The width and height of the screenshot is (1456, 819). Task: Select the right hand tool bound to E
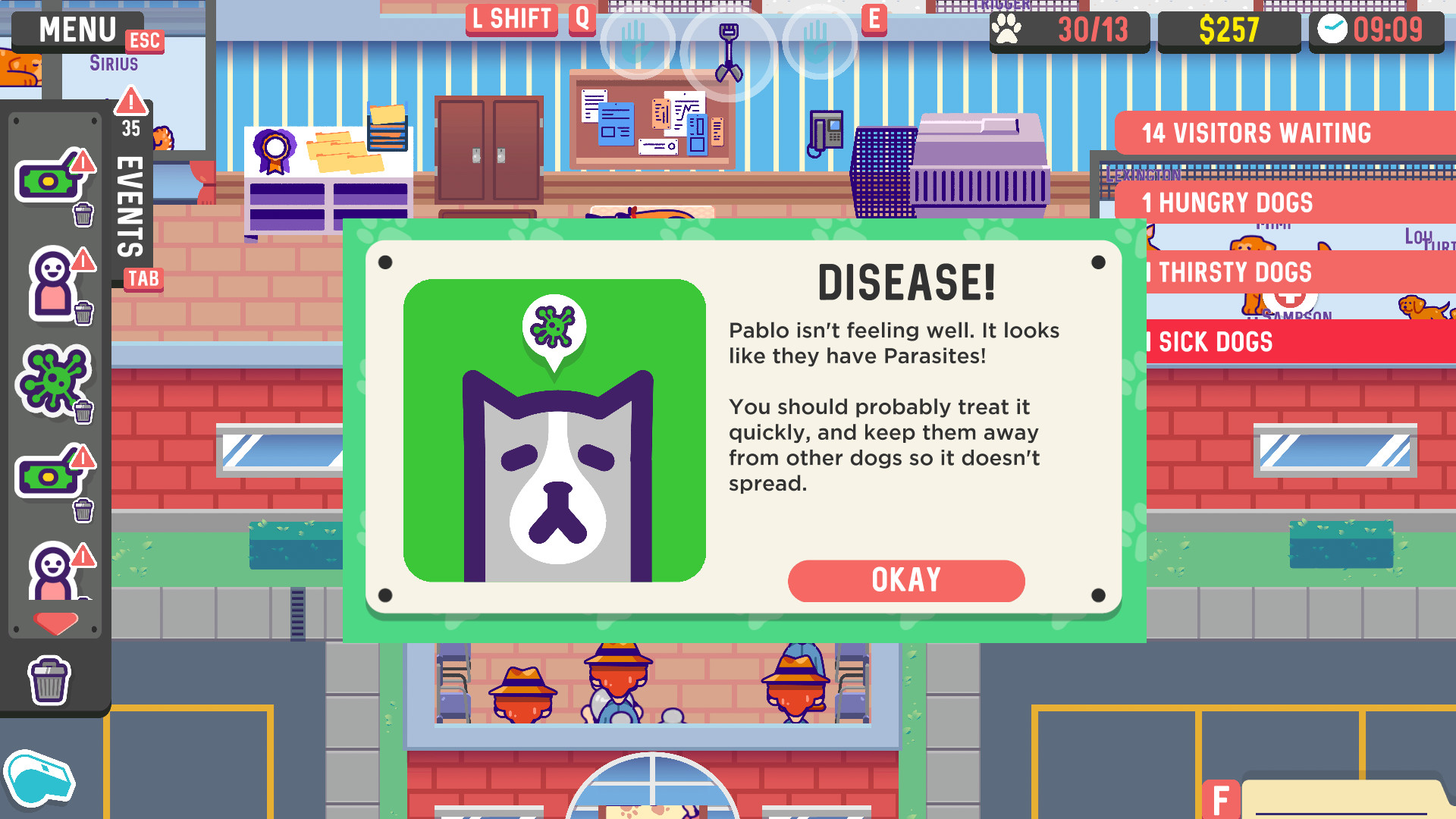(819, 45)
